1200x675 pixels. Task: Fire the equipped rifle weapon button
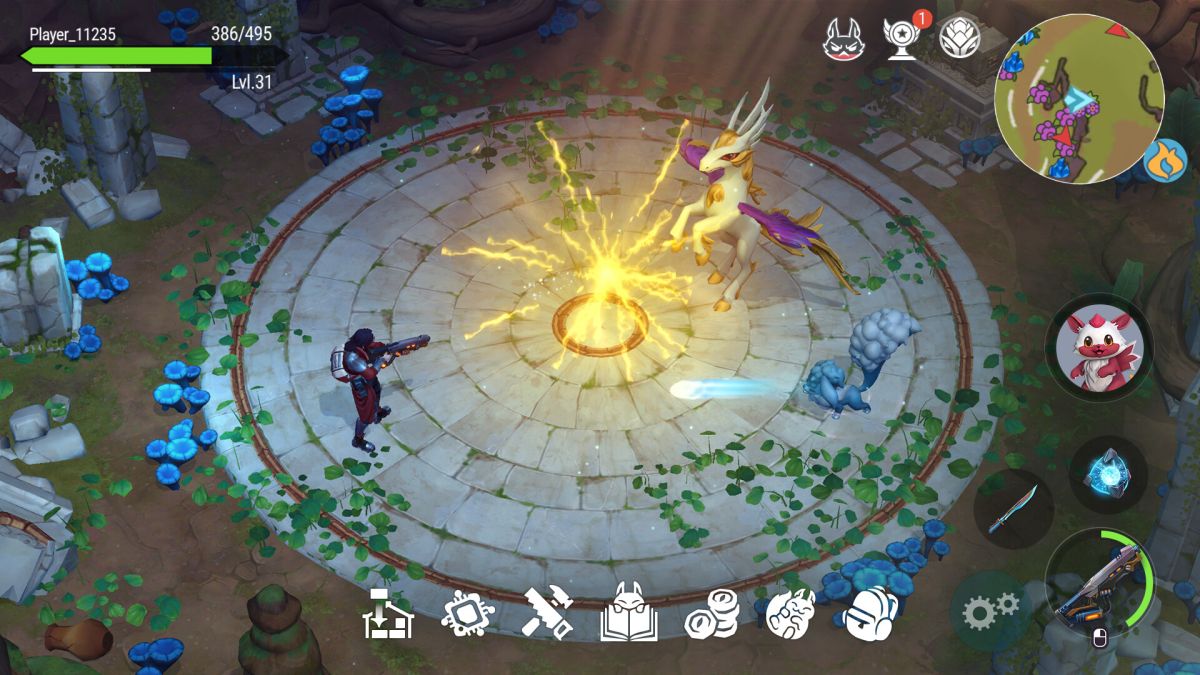(1098, 584)
